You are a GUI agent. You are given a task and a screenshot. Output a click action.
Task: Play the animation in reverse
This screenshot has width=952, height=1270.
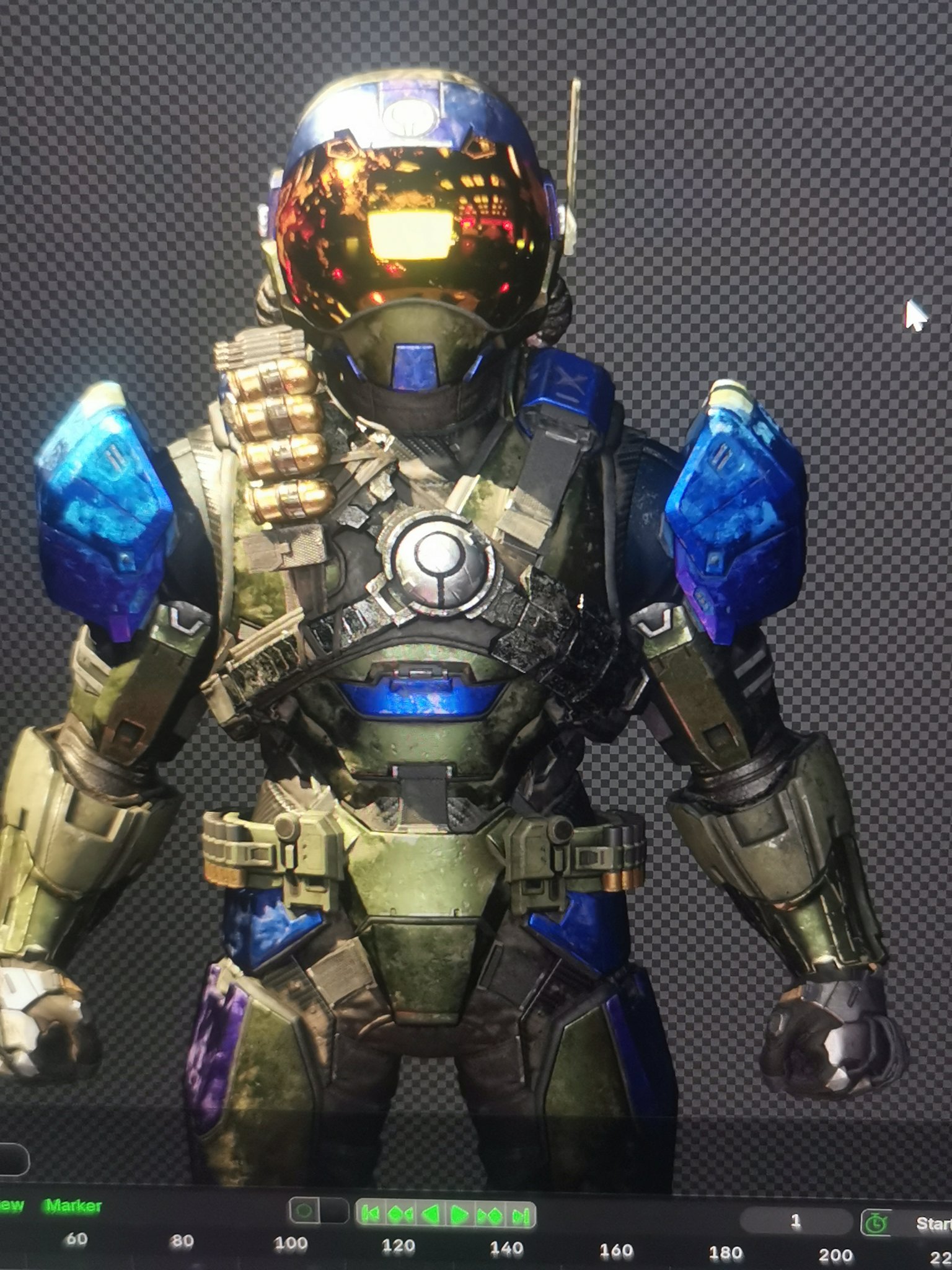click(430, 1214)
